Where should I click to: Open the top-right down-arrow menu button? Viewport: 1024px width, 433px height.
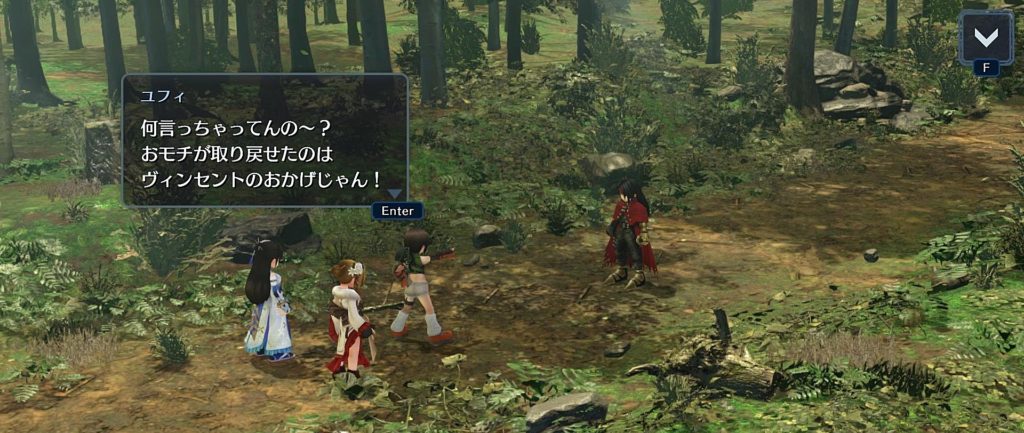point(985,37)
